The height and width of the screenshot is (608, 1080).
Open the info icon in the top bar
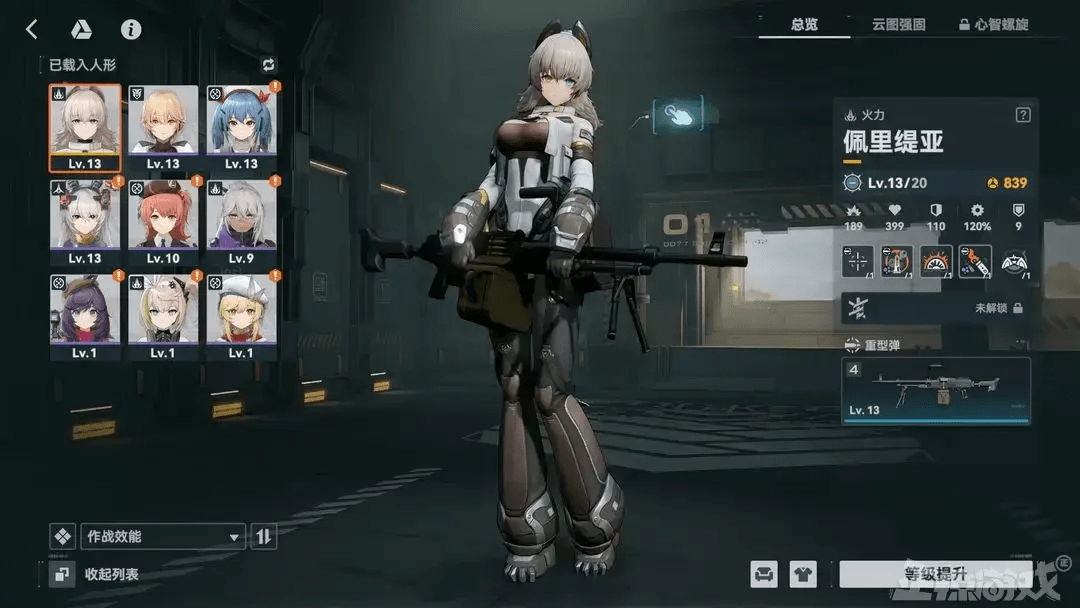pos(130,29)
